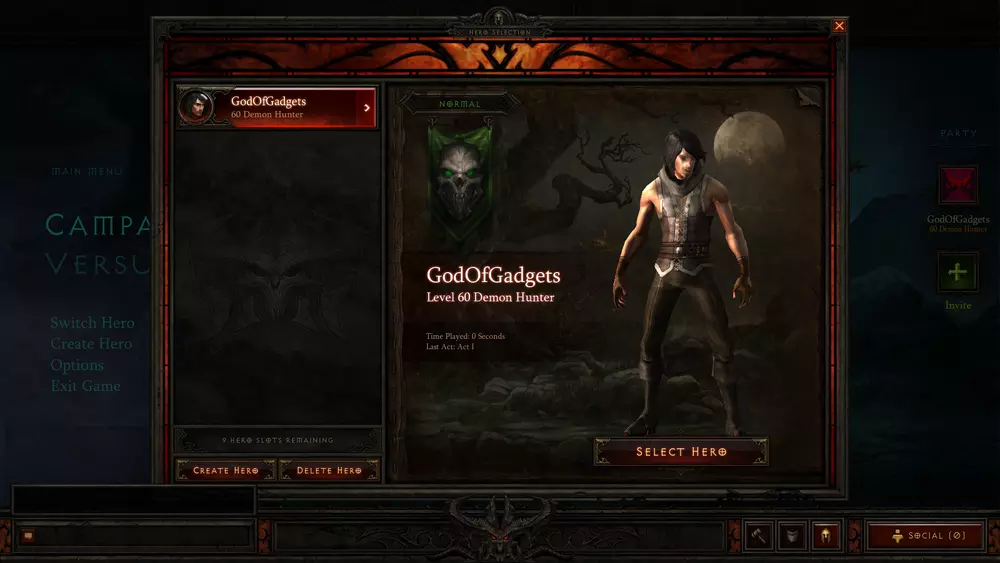The height and width of the screenshot is (563, 1000).
Task: Select the GodOfGadgets party portrait
Action: pyautogui.click(x=957, y=186)
